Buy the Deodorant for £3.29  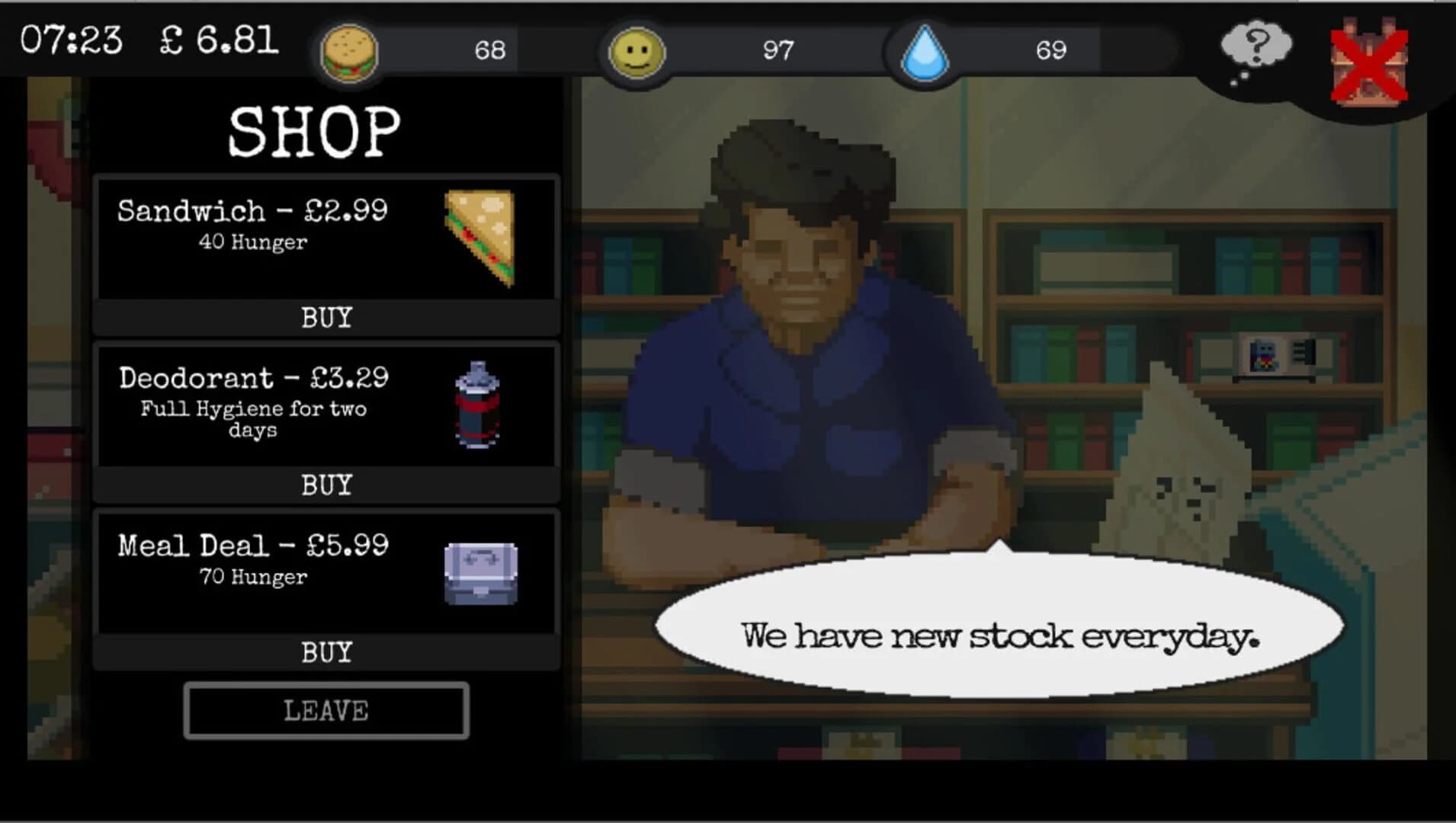coord(326,484)
